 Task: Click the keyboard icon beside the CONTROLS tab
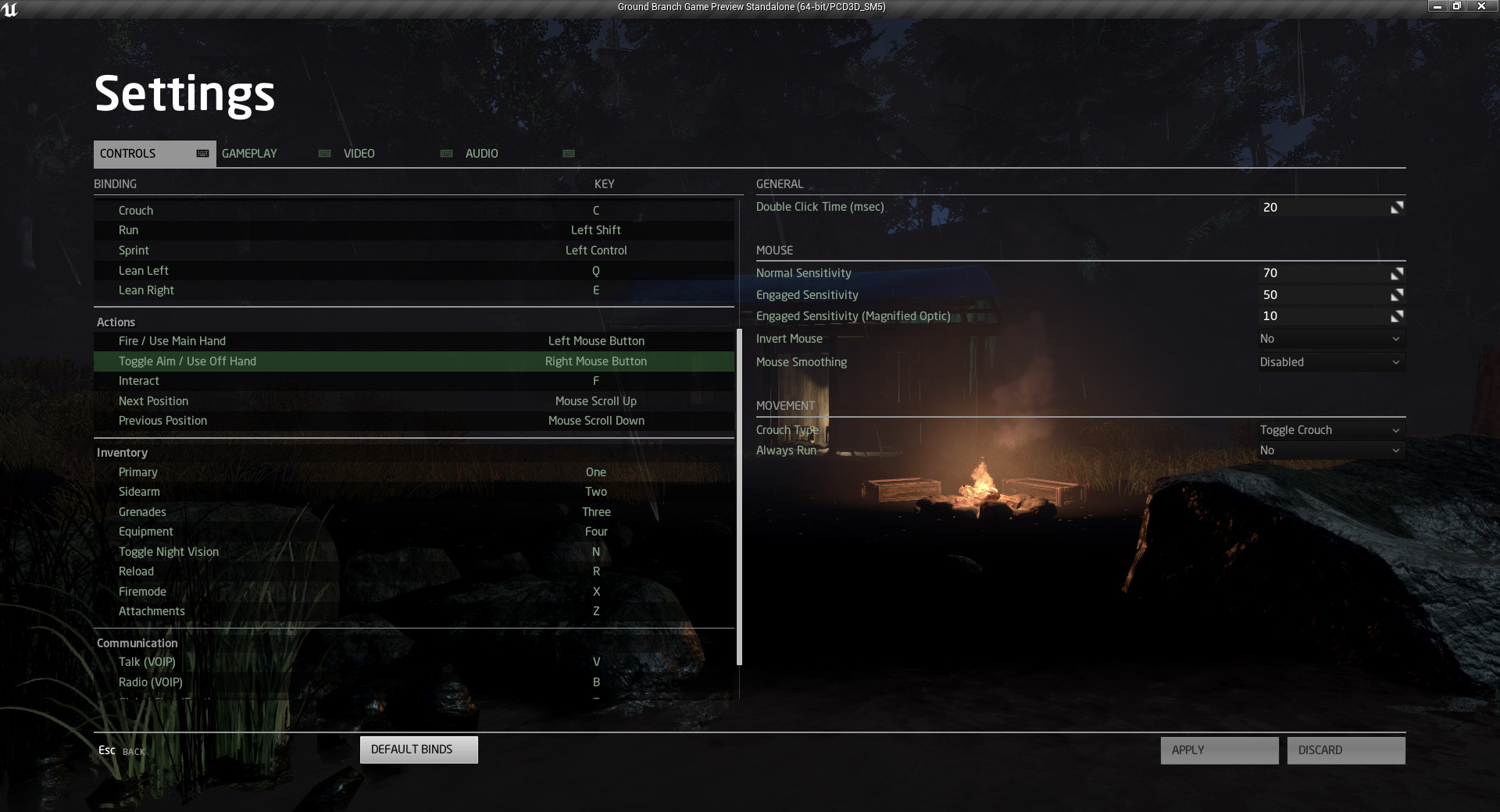point(202,154)
